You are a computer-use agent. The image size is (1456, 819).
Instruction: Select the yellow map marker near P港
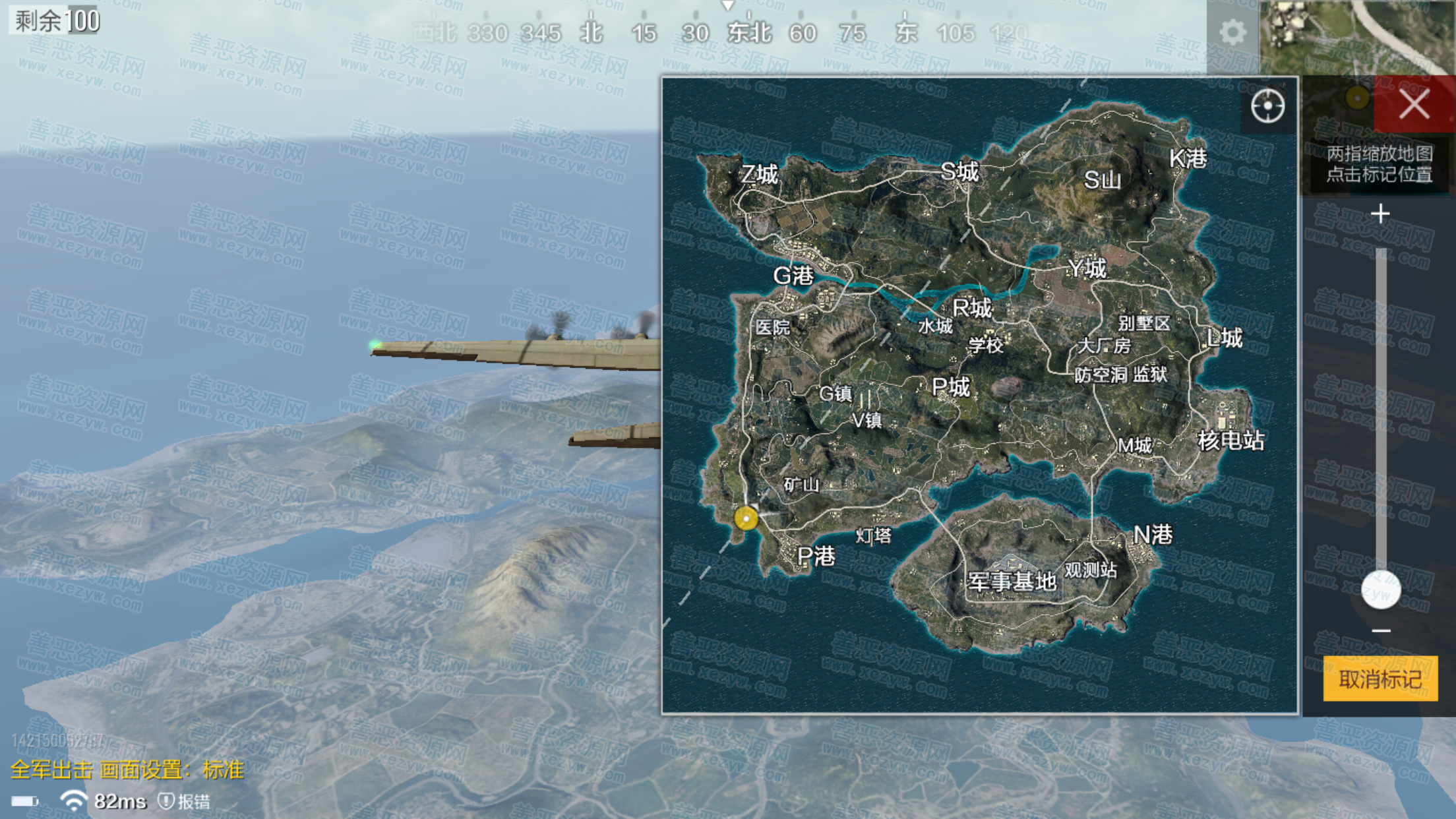click(x=746, y=519)
